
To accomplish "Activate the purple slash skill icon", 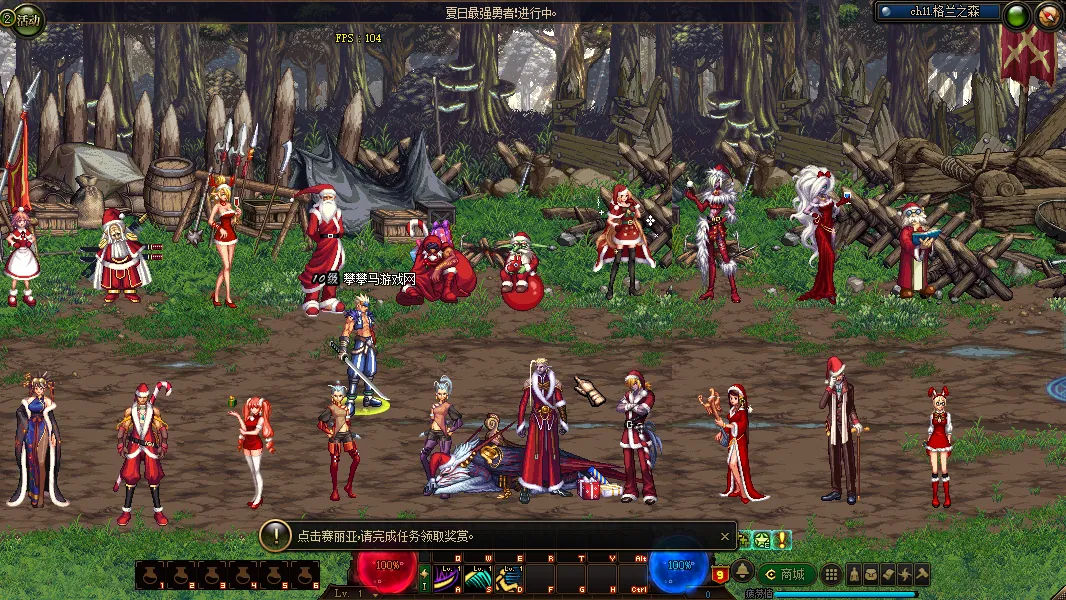I will [x=446, y=577].
